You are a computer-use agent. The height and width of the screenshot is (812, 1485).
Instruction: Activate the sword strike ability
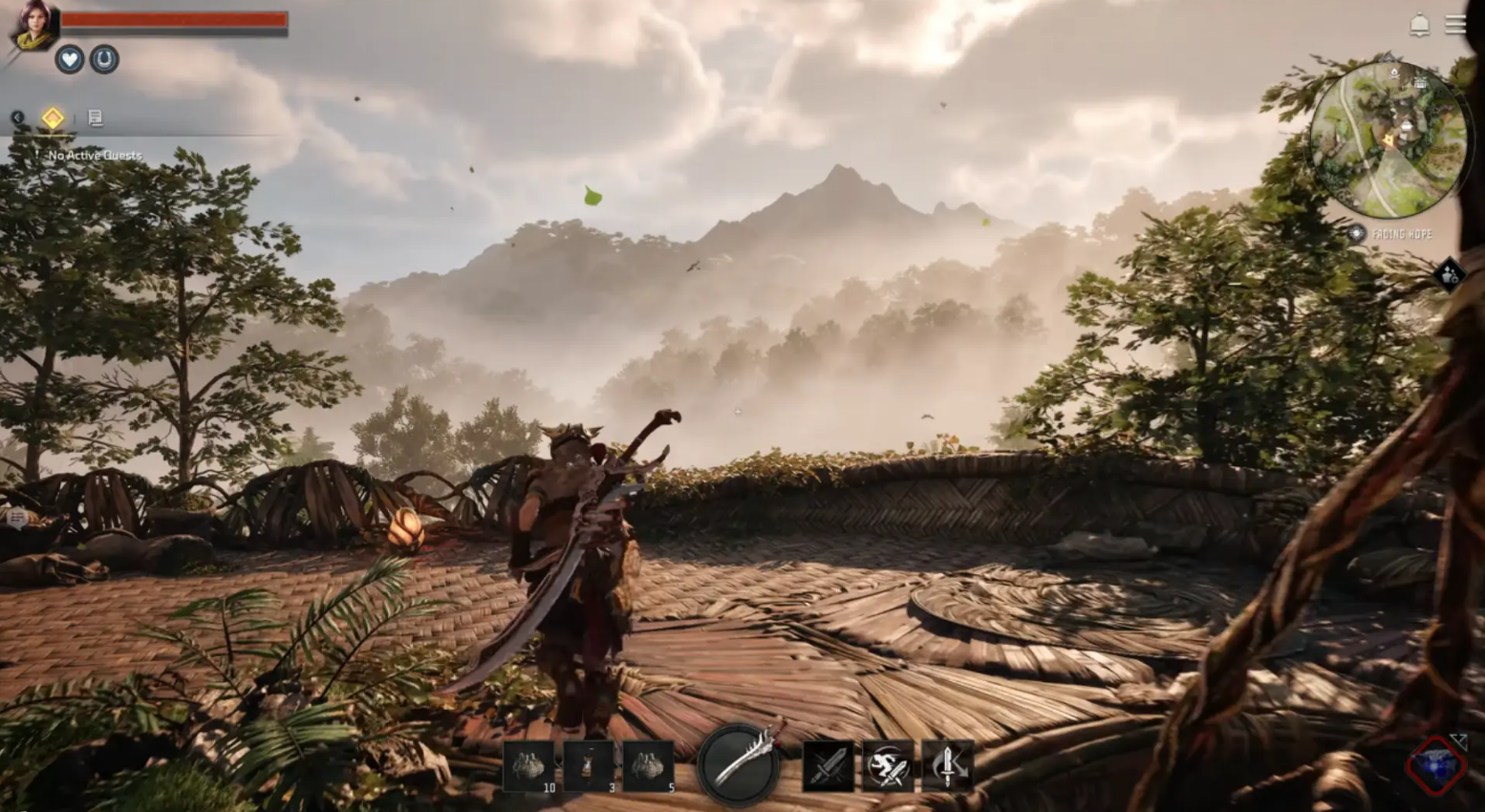tap(828, 766)
